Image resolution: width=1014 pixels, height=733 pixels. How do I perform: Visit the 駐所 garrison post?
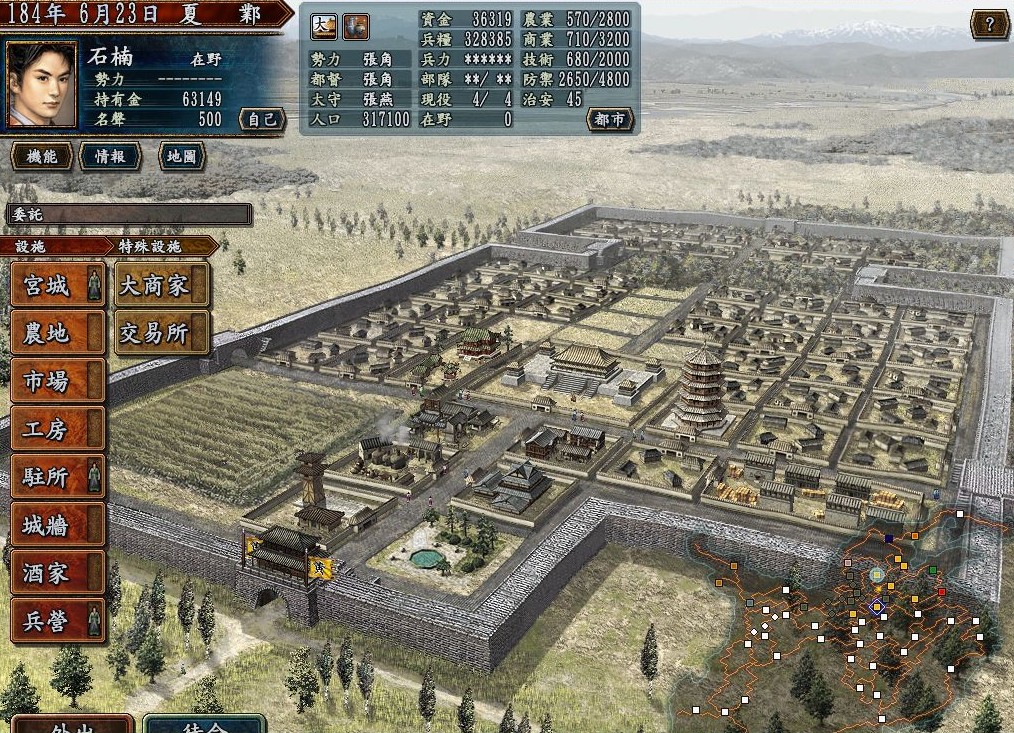[x=57, y=477]
